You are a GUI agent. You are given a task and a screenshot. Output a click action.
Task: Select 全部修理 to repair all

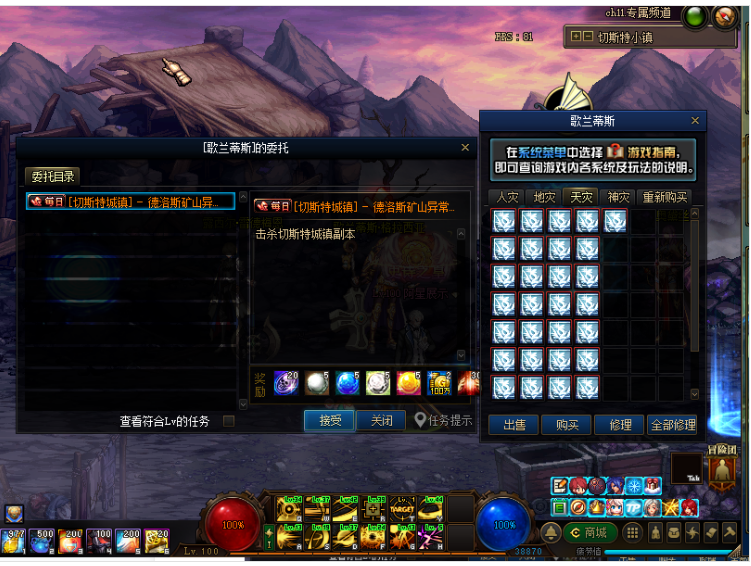click(672, 425)
